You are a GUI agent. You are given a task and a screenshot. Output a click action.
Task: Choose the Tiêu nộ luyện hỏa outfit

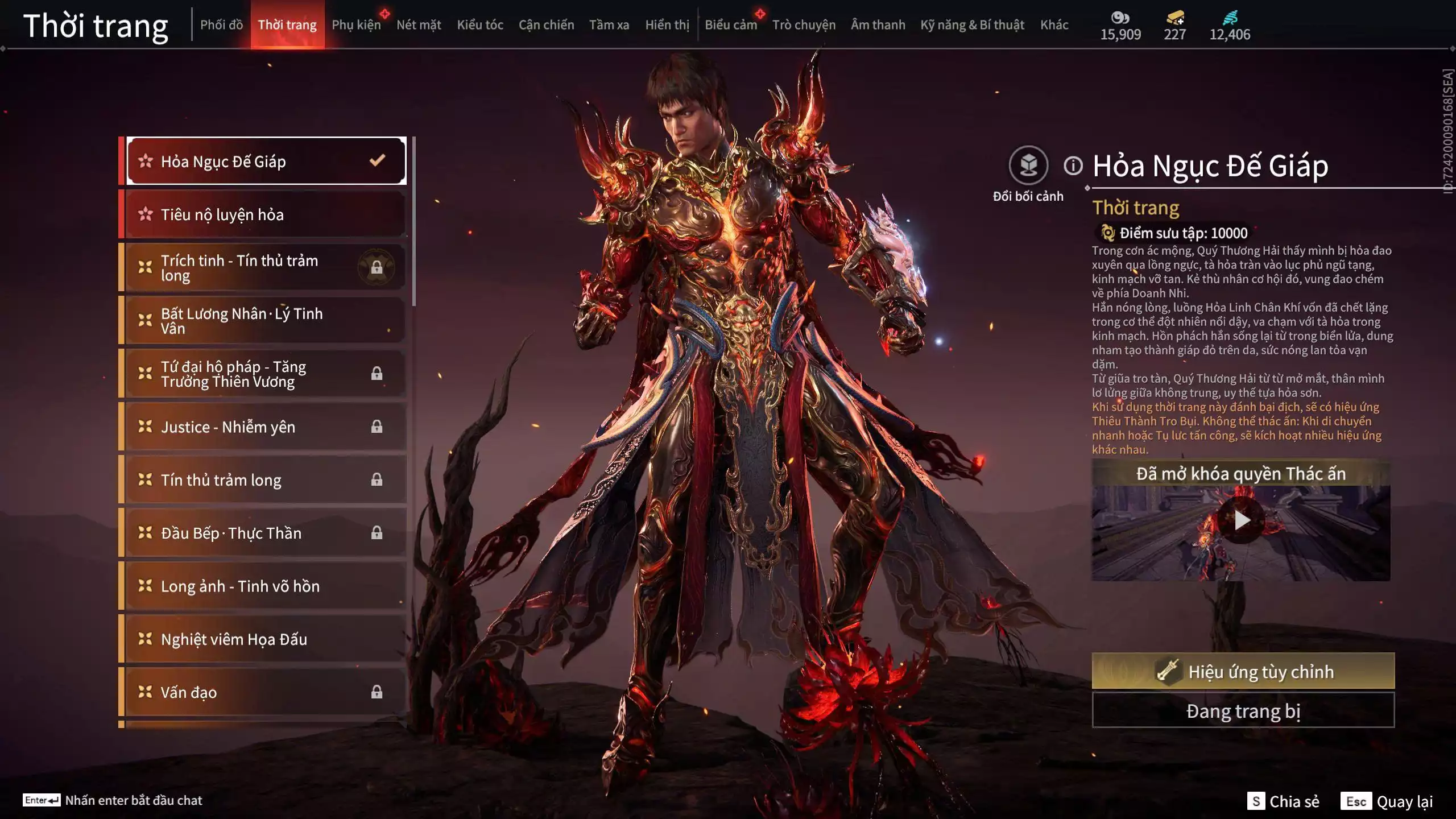265,214
